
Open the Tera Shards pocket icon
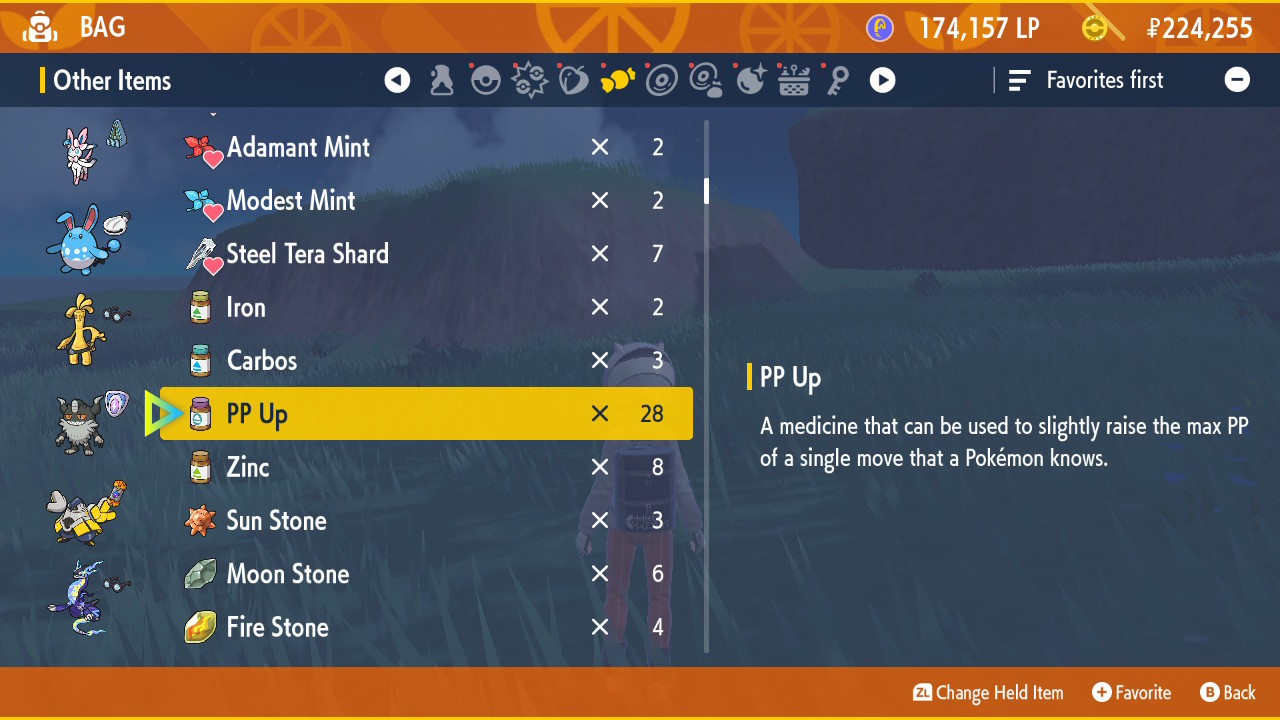tap(529, 80)
